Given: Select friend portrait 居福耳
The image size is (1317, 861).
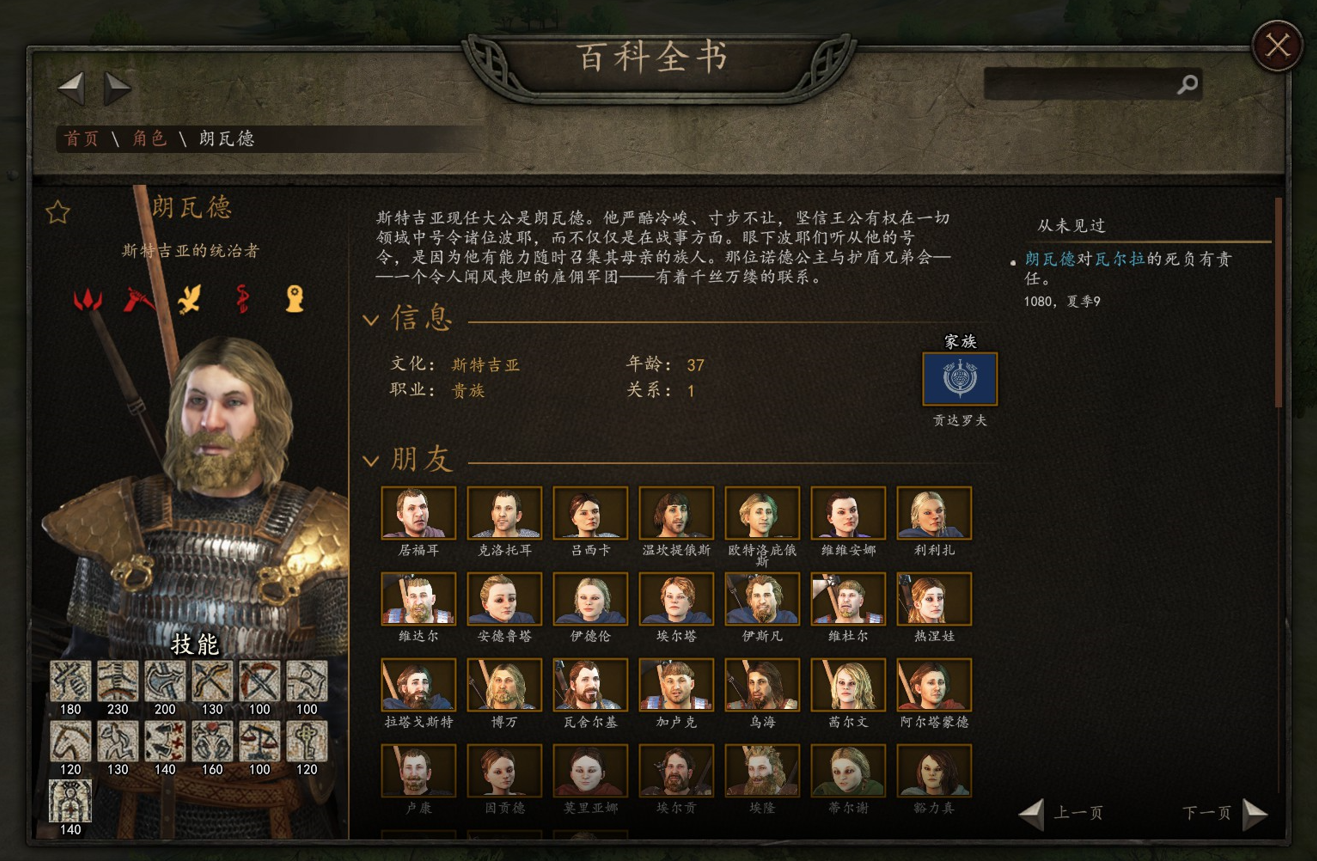Looking at the screenshot, I should click(x=418, y=513).
